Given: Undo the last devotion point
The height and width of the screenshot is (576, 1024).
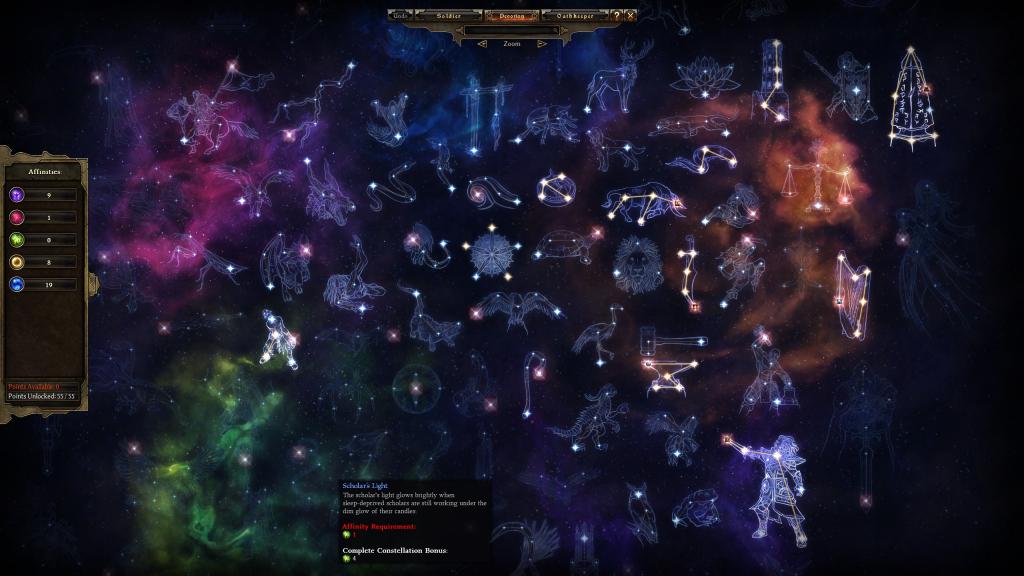Looking at the screenshot, I should coord(400,16).
